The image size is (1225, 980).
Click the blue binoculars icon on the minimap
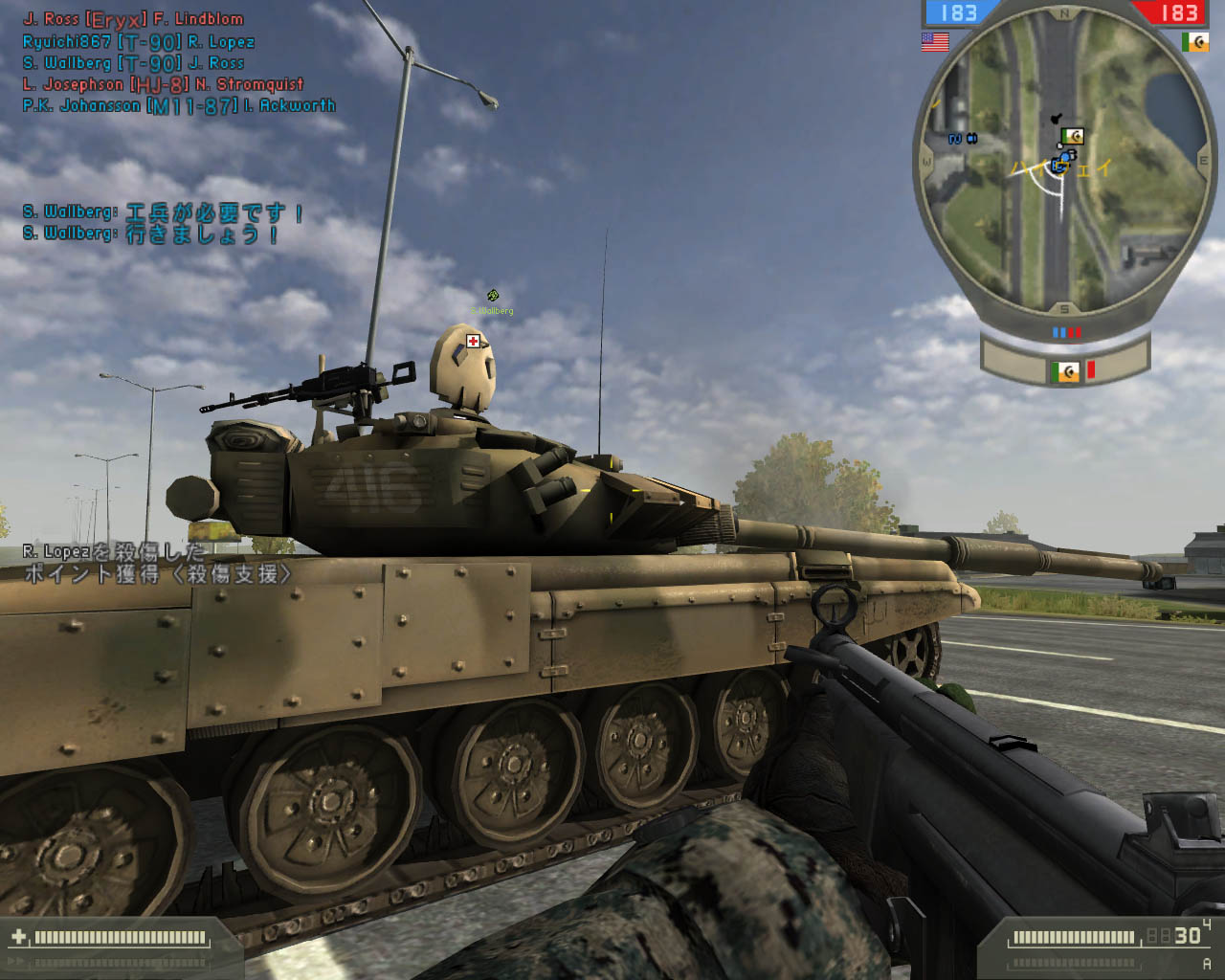[972, 137]
